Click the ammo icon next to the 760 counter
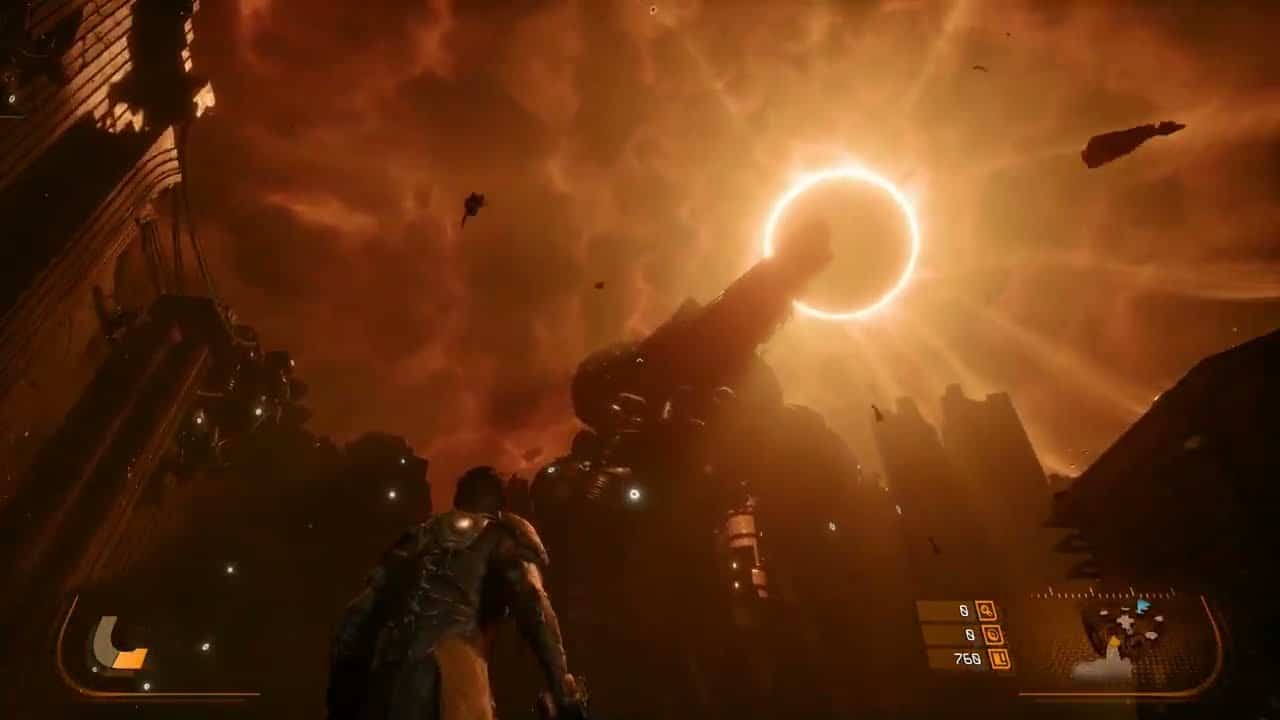Image resolution: width=1280 pixels, height=720 pixels. pyautogui.click(x=1000, y=659)
